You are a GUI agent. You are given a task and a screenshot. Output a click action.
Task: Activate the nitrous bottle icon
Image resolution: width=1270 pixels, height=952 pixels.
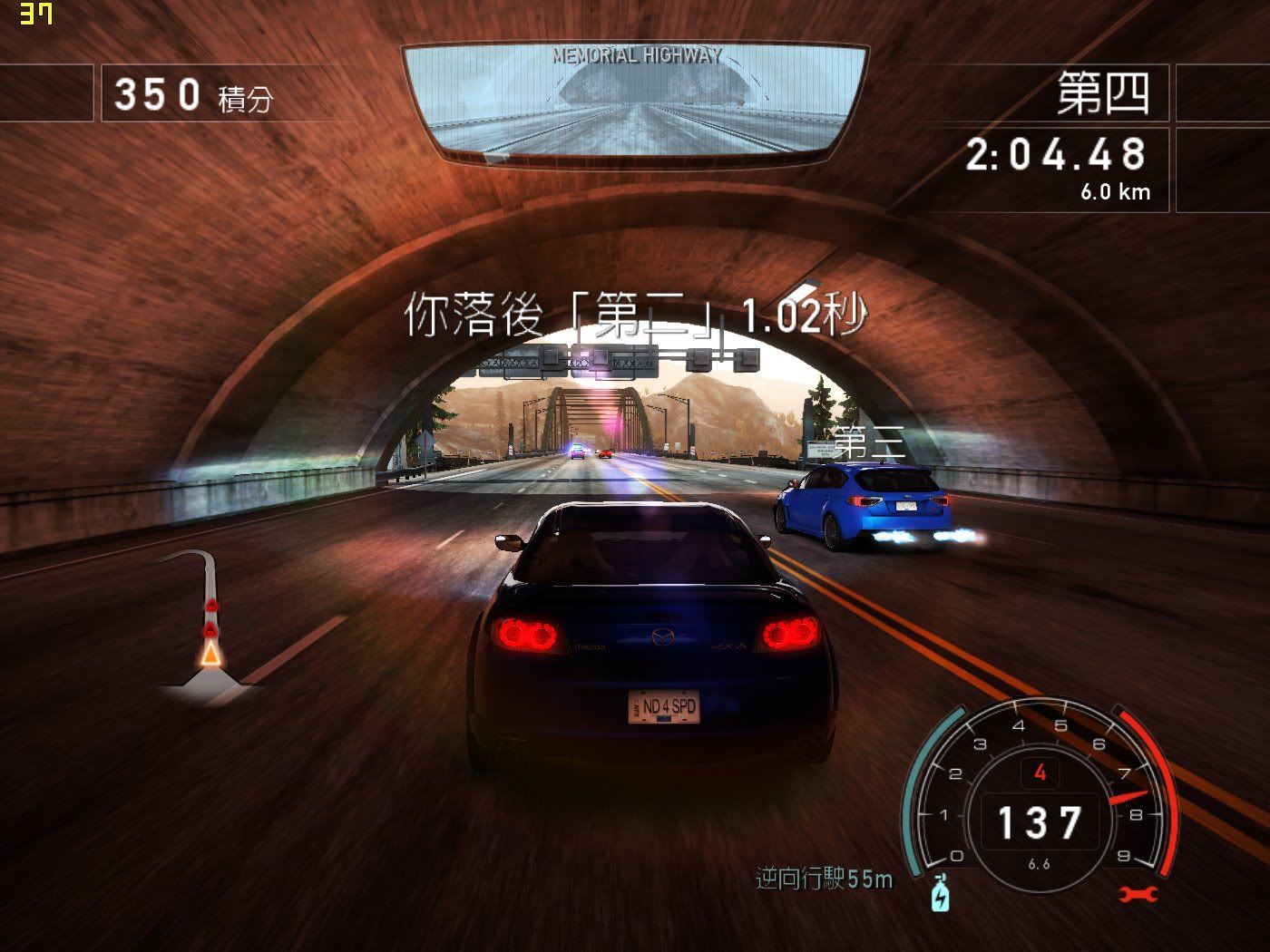pos(941,893)
